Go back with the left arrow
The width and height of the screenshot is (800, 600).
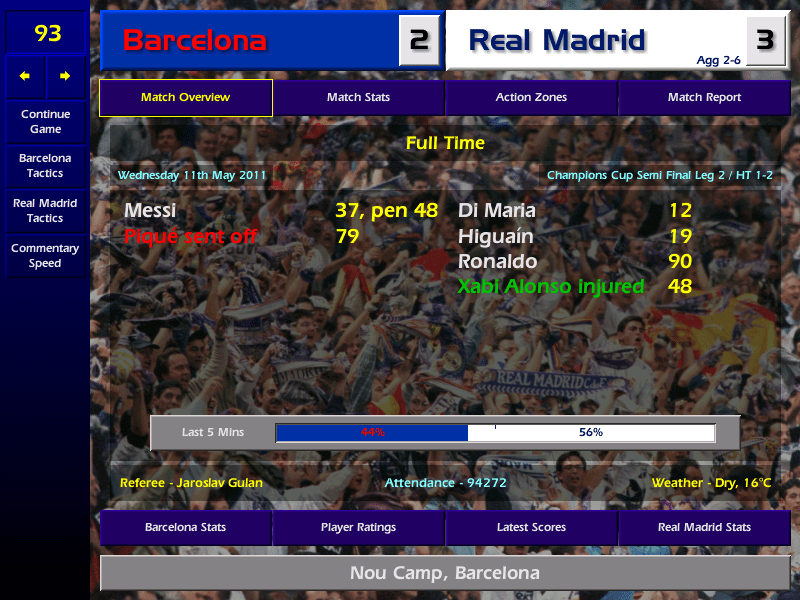point(25,76)
